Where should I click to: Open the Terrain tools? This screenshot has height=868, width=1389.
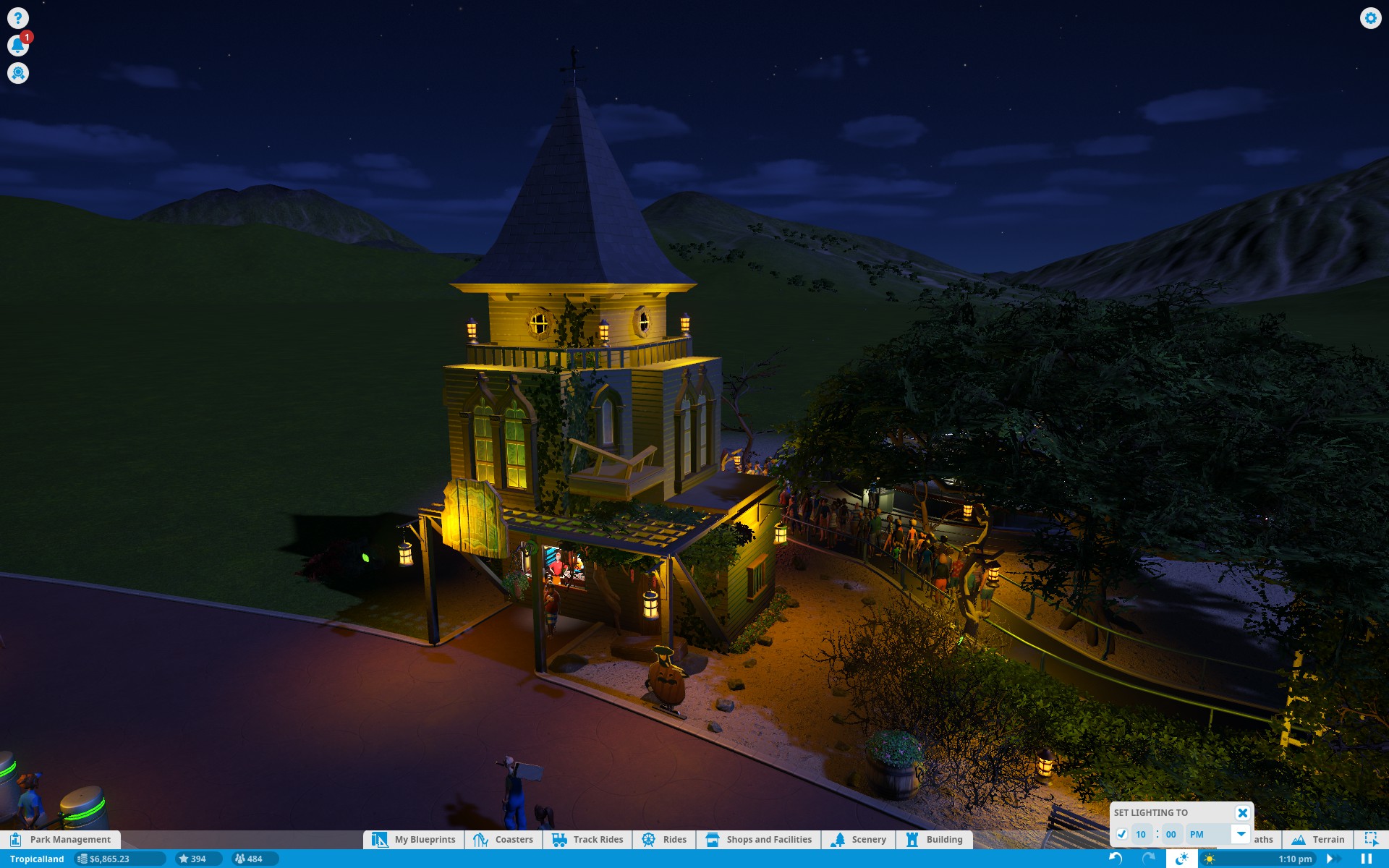click(1318, 839)
